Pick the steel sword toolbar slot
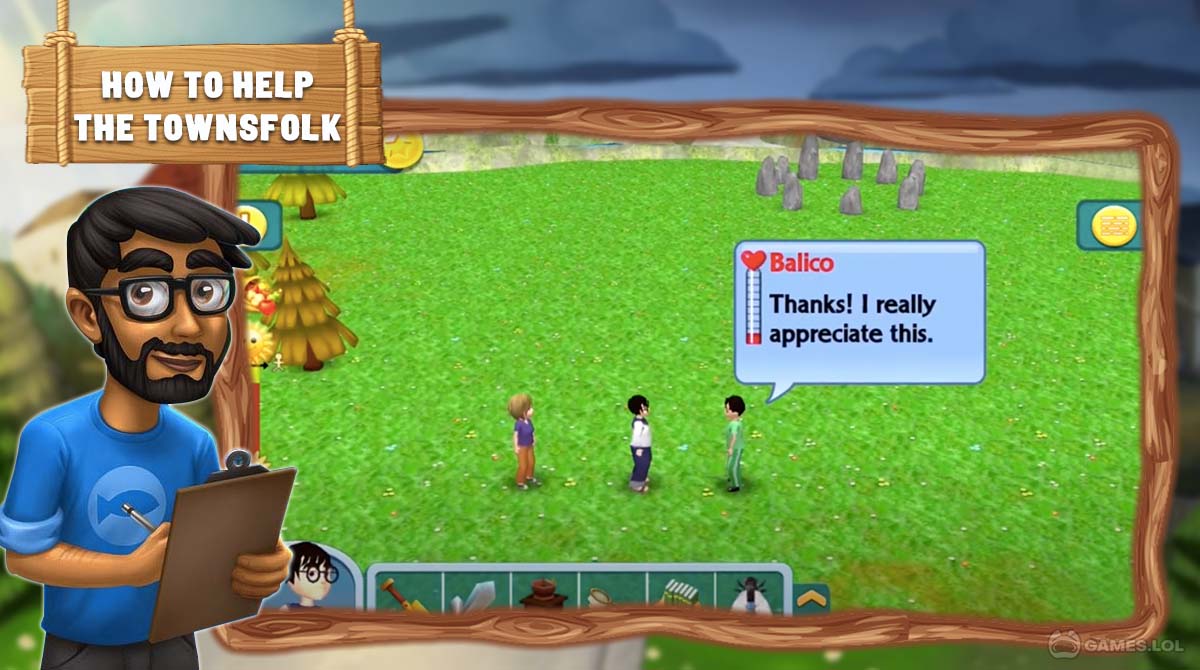Image resolution: width=1200 pixels, height=670 pixels. pos(476,594)
